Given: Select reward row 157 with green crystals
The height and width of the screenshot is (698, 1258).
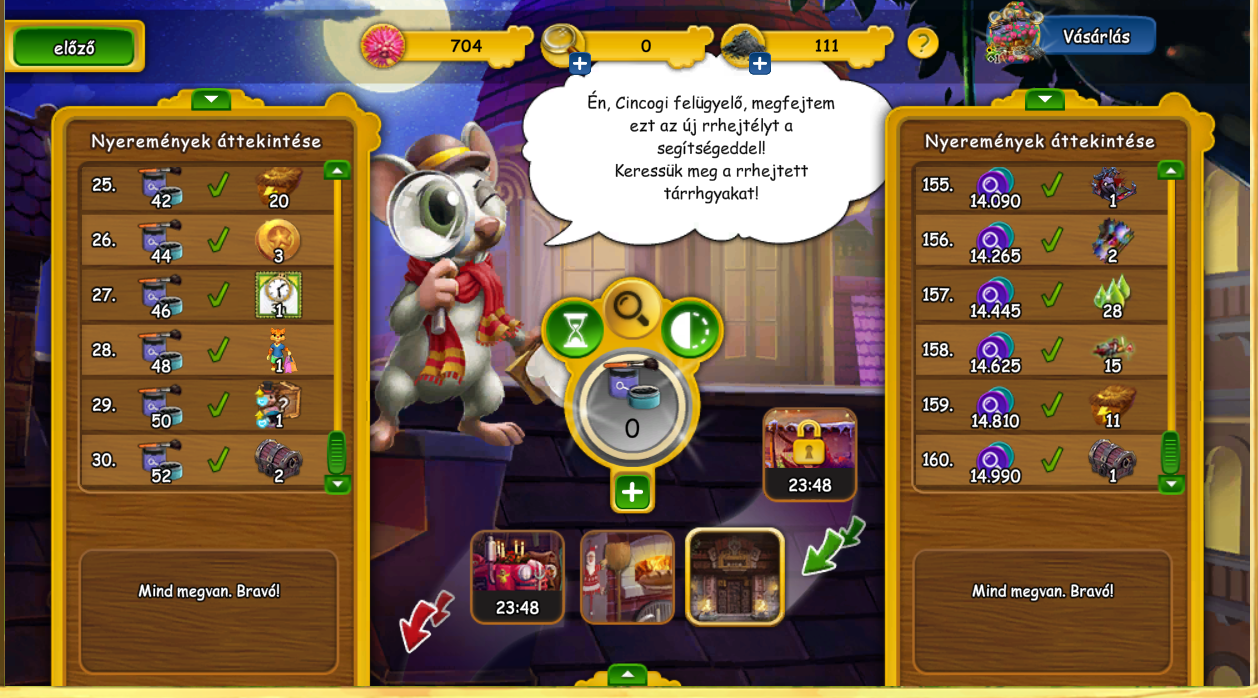Looking at the screenshot, I should pos(1040,296).
